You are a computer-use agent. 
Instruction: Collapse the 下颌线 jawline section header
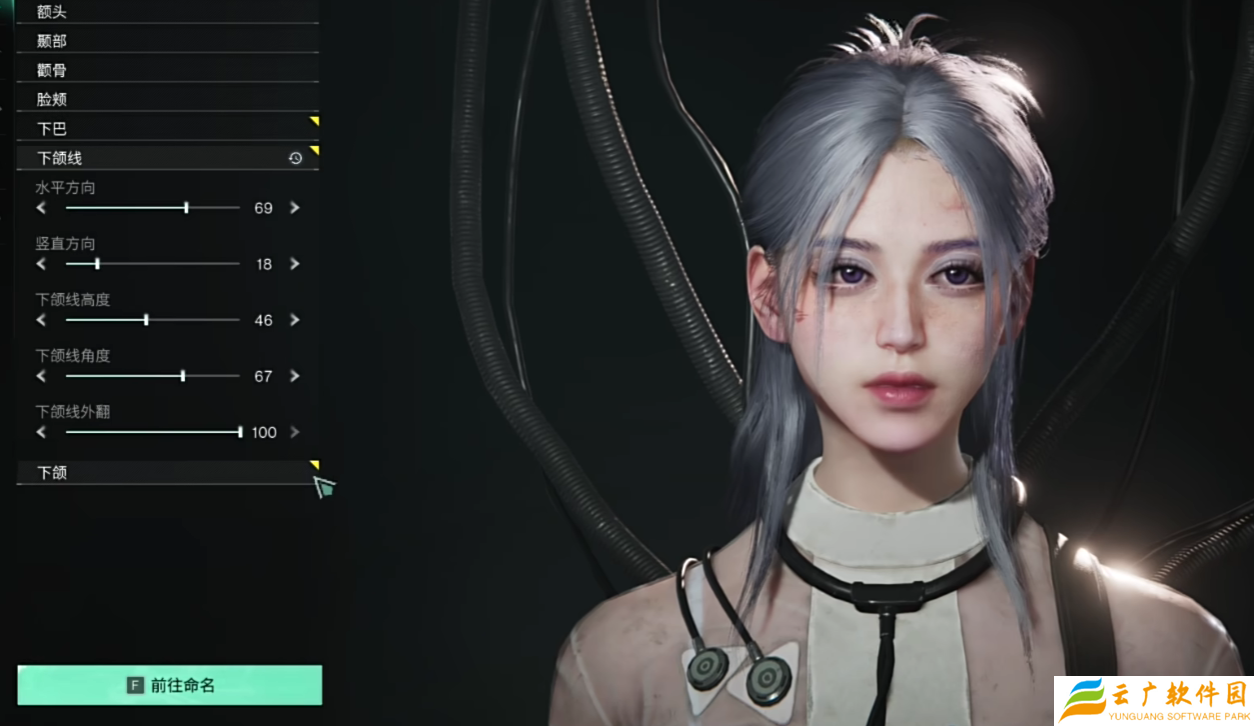pos(150,158)
